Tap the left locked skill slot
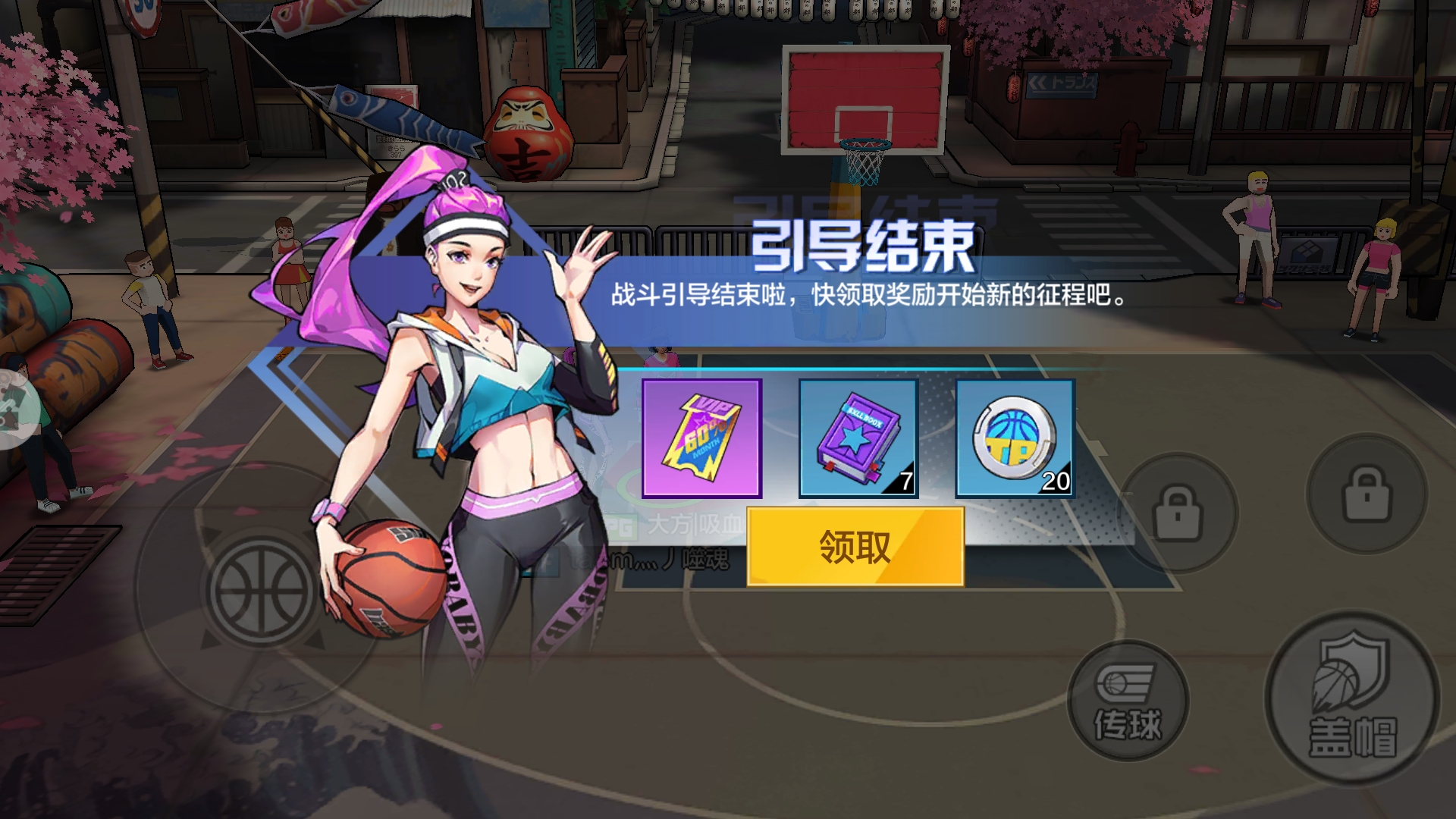Screen dimensions: 1456x819 pyautogui.click(x=1178, y=513)
